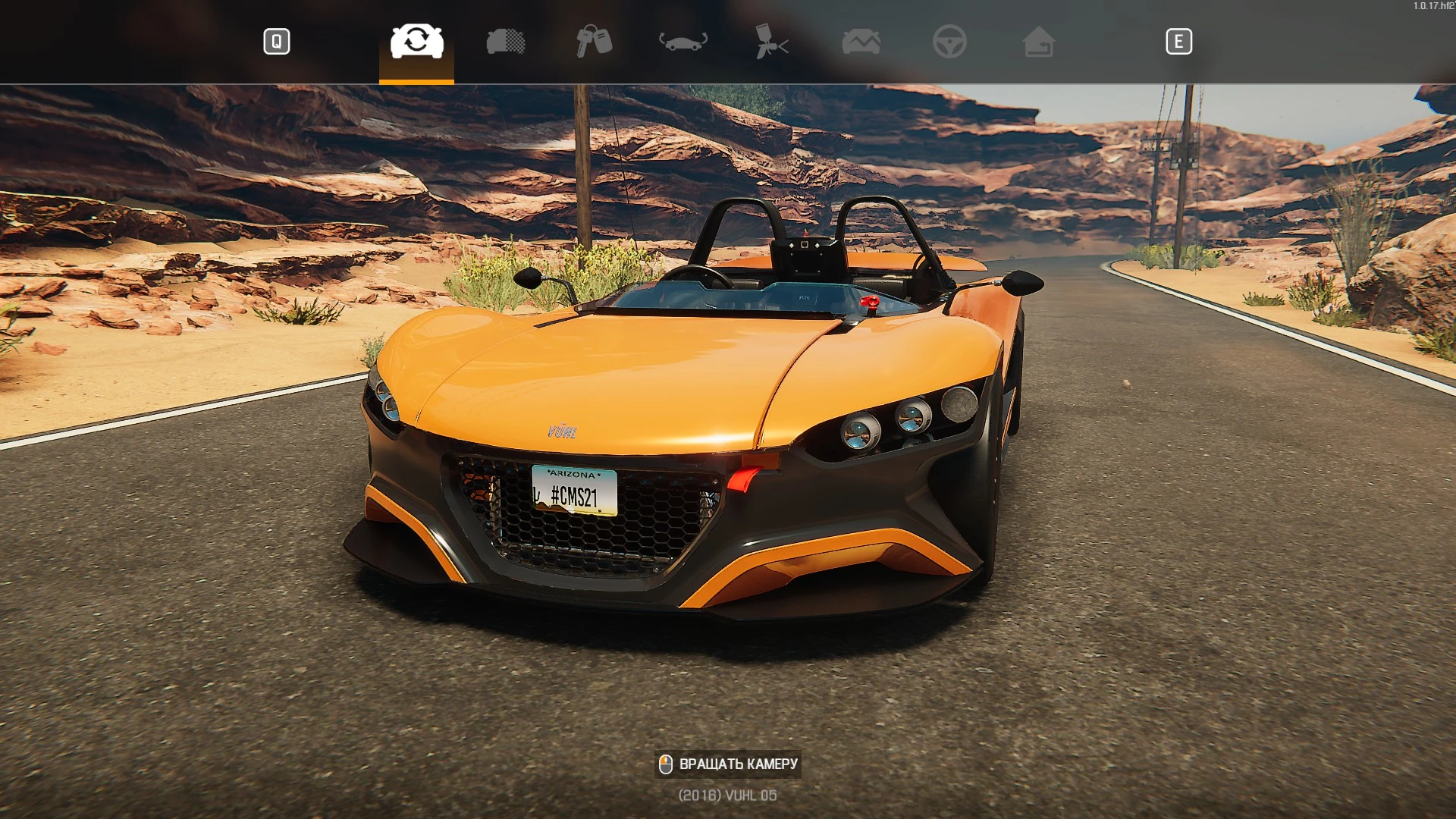Image resolution: width=1456 pixels, height=819 pixels.
Task: Click the car keys icon
Action: [595, 42]
